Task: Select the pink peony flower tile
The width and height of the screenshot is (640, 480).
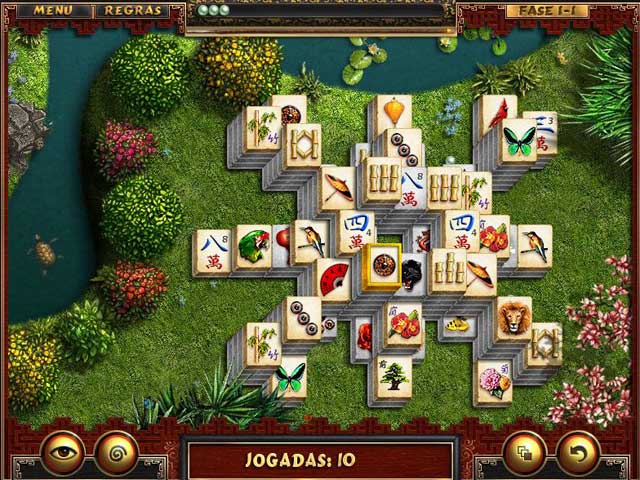Action: tap(493, 382)
